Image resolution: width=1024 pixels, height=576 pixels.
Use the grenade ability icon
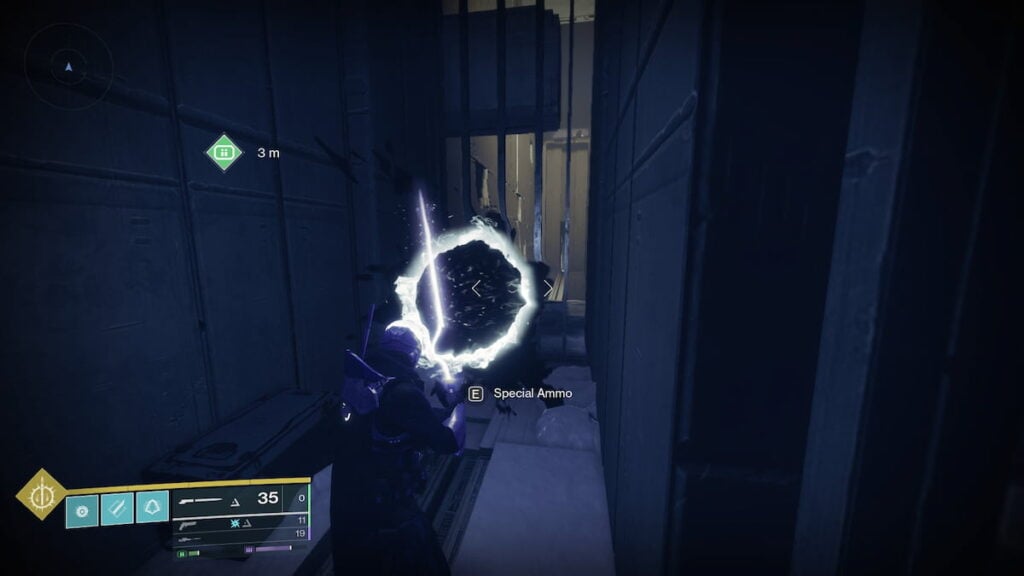[82, 508]
